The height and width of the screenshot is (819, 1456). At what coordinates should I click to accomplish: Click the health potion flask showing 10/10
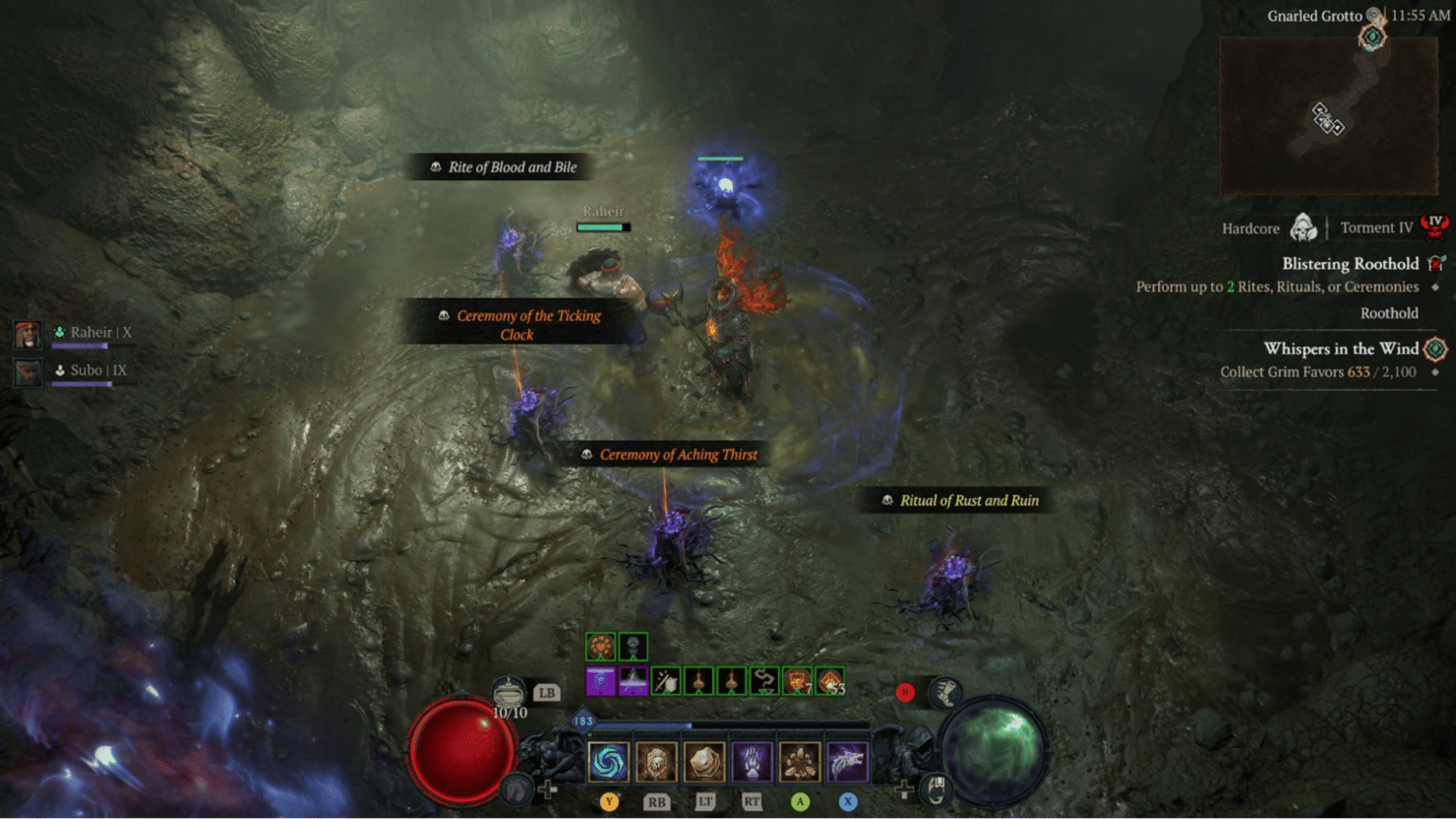tap(509, 691)
